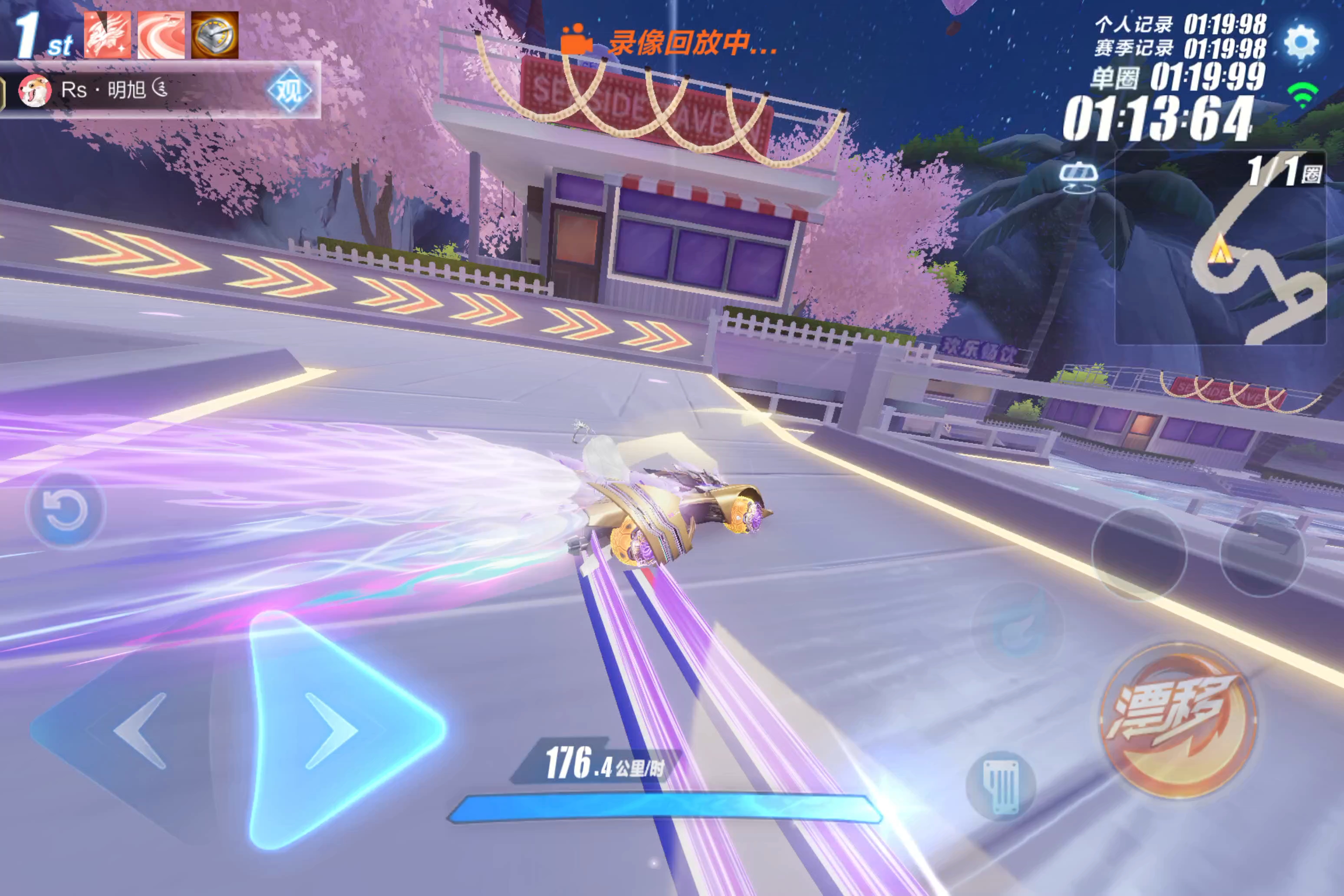Select the red swirl skill icon
Screen dimensions: 1344x896
click(x=161, y=36)
